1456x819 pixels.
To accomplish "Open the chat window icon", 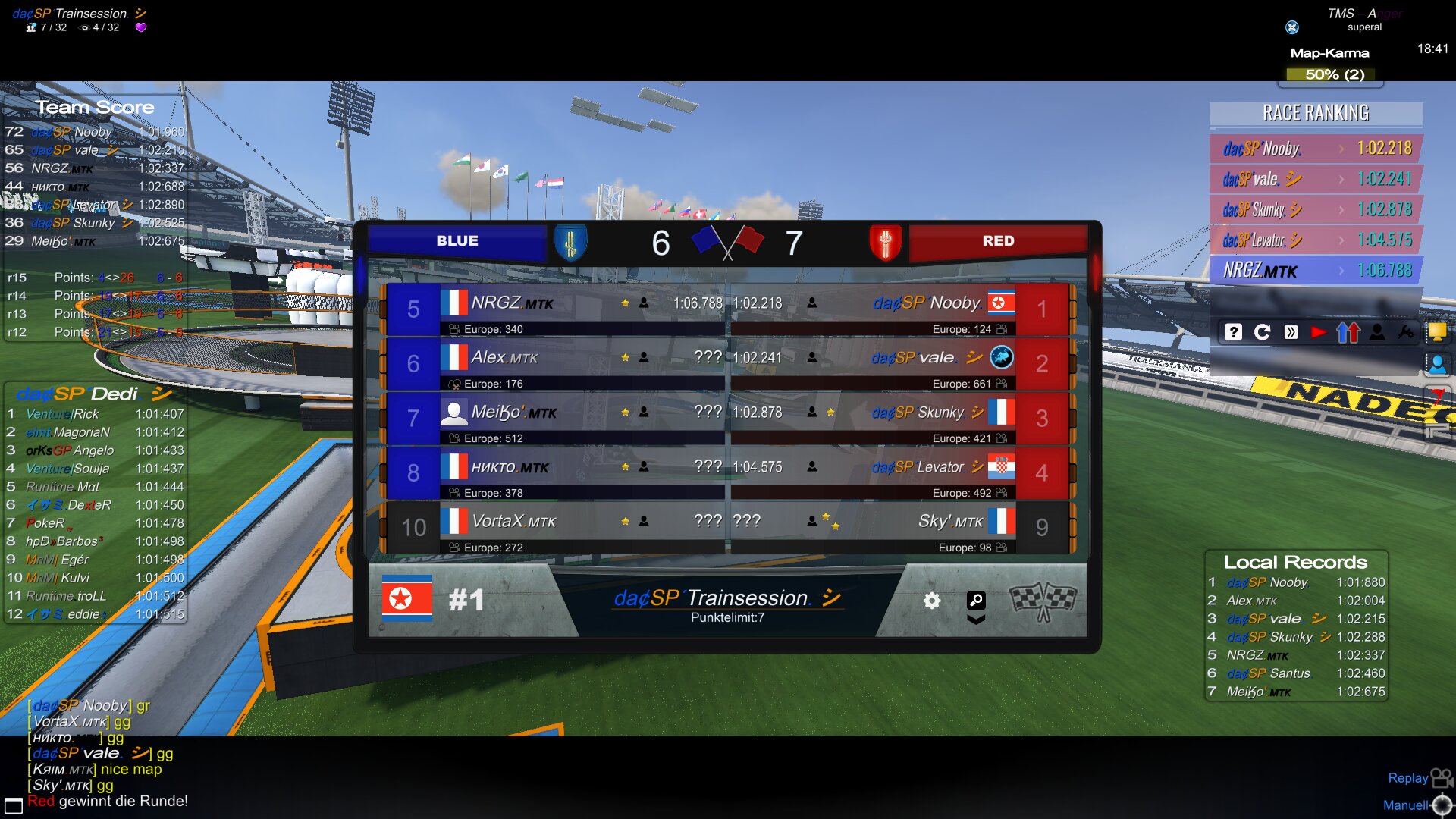I will coord(14,805).
